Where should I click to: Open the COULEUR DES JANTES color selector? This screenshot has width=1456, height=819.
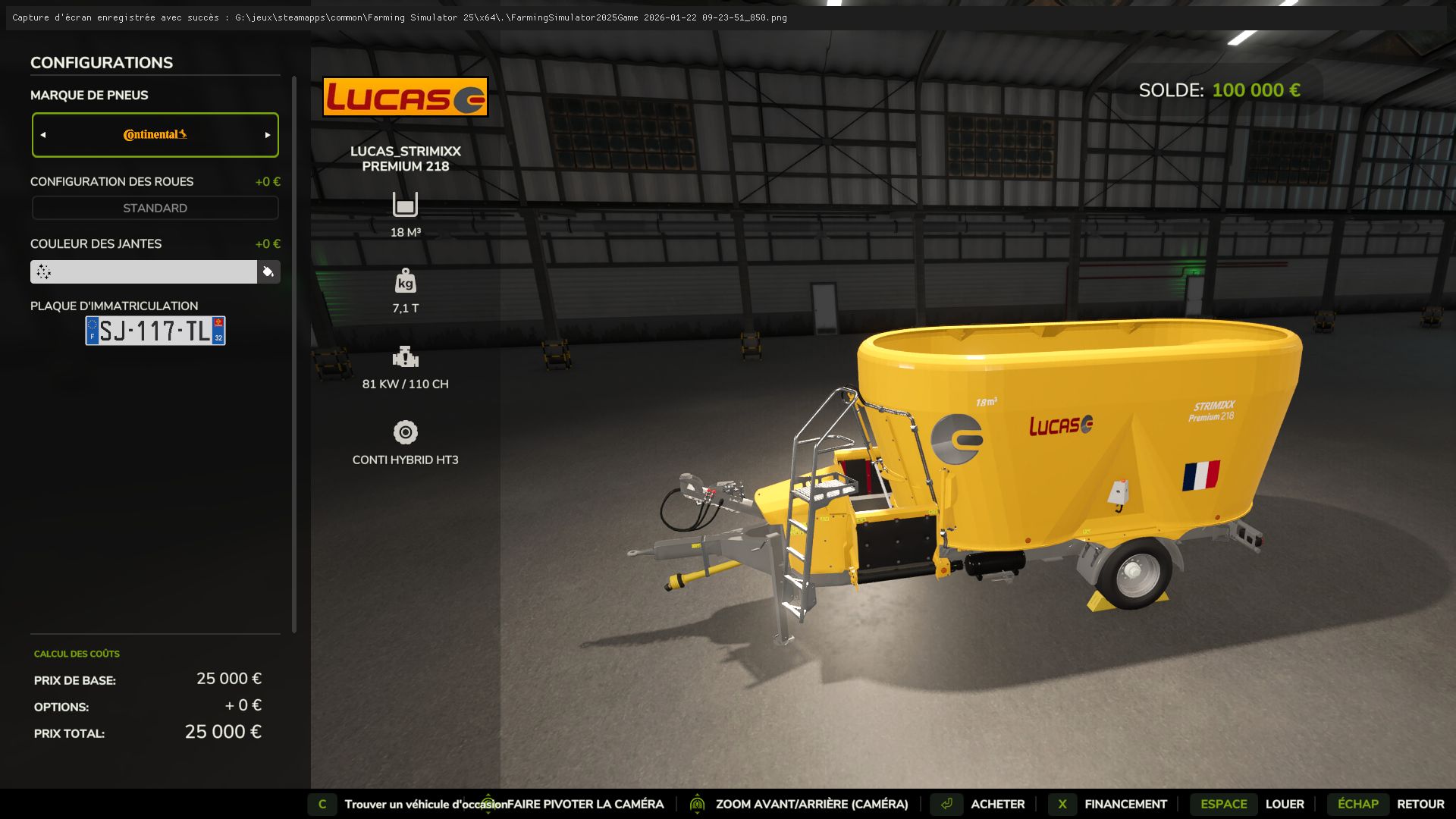point(144,271)
